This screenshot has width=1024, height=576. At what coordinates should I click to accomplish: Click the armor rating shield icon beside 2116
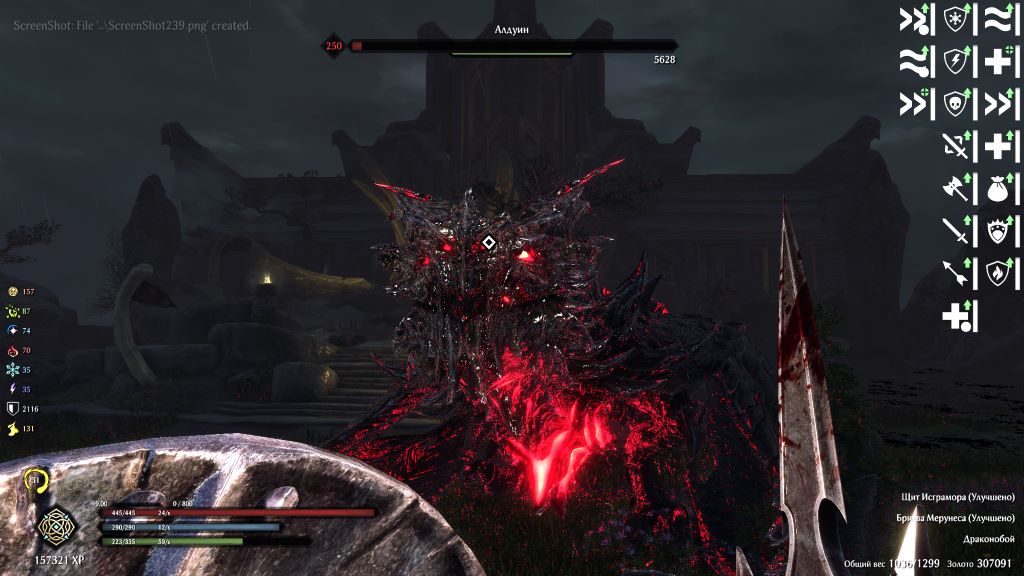(12, 409)
